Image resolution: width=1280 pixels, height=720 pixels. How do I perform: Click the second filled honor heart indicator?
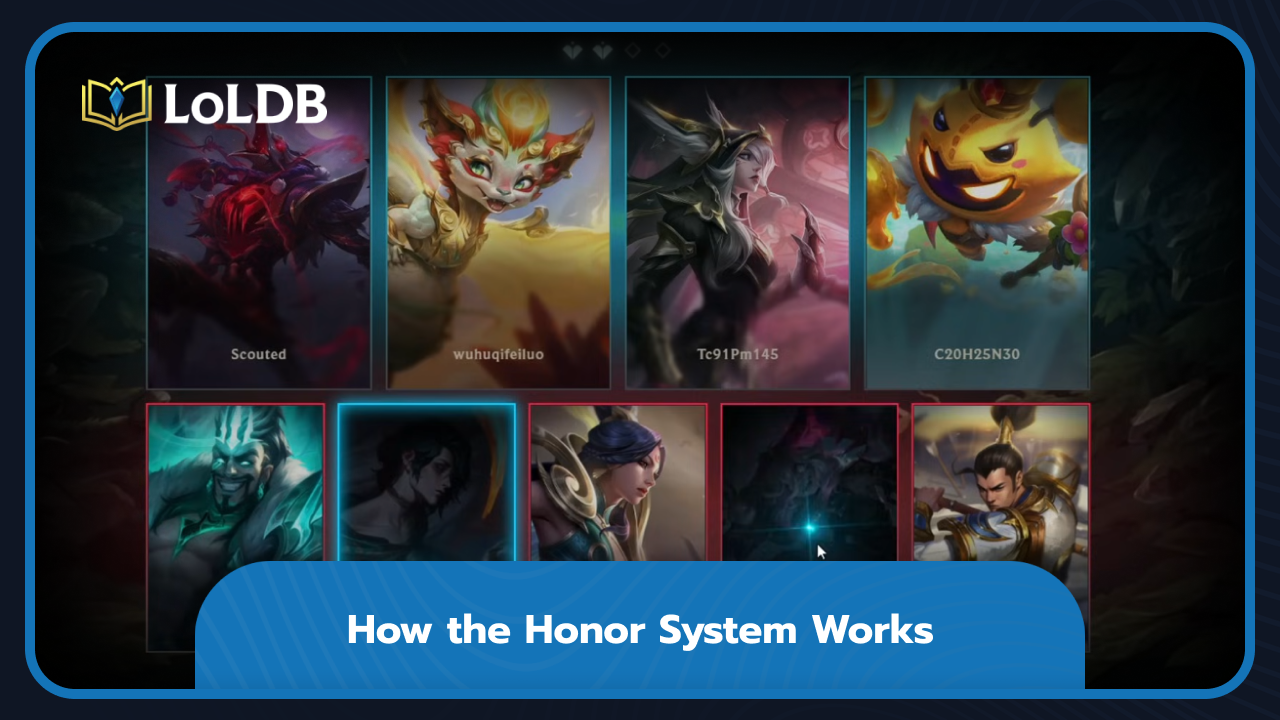click(x=601, y=50)
